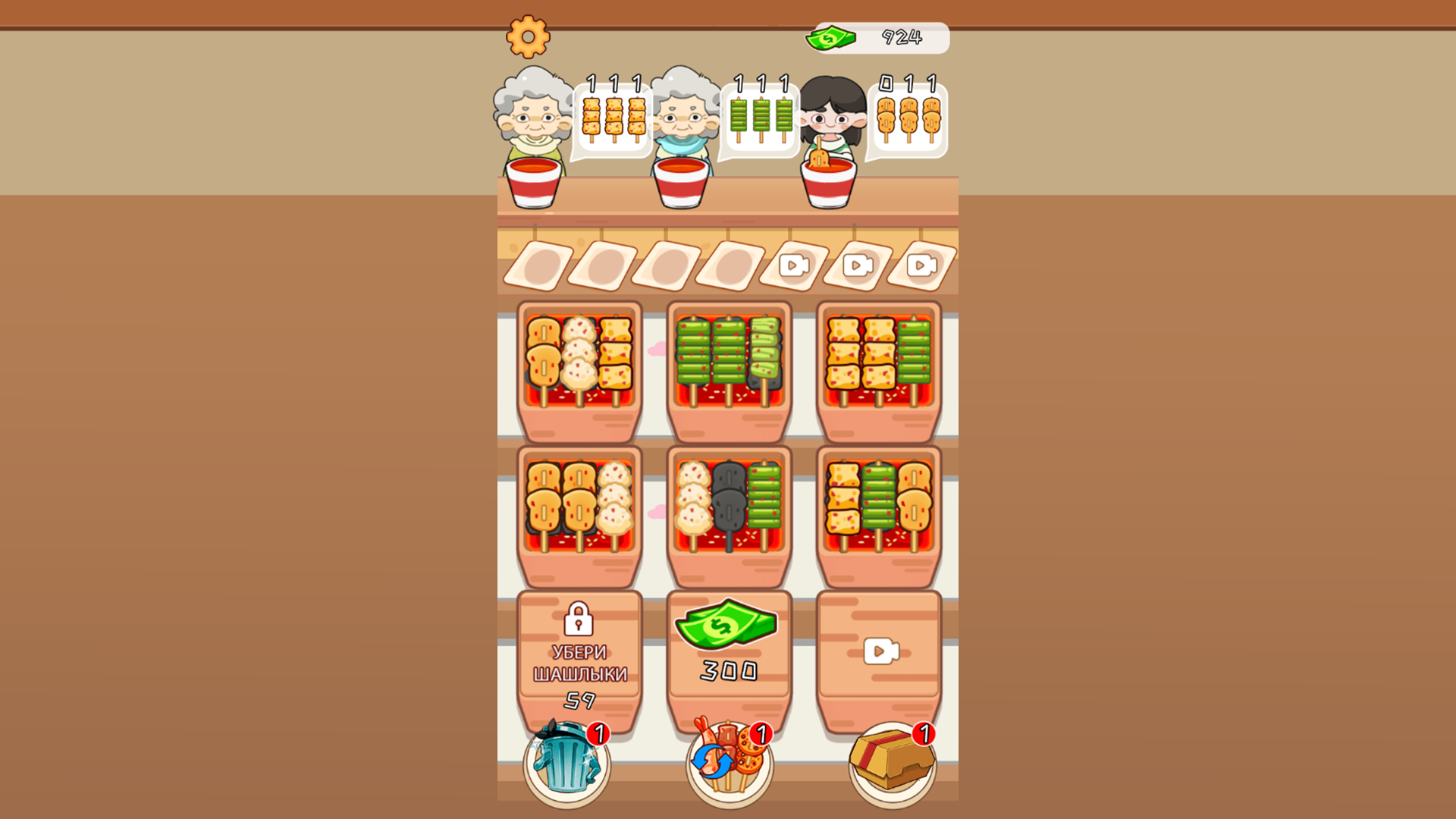Tap the girl customer dipping into sauce
This screenshot has width=1456, height=819.
pyautogui.click(x=830, y=121)
